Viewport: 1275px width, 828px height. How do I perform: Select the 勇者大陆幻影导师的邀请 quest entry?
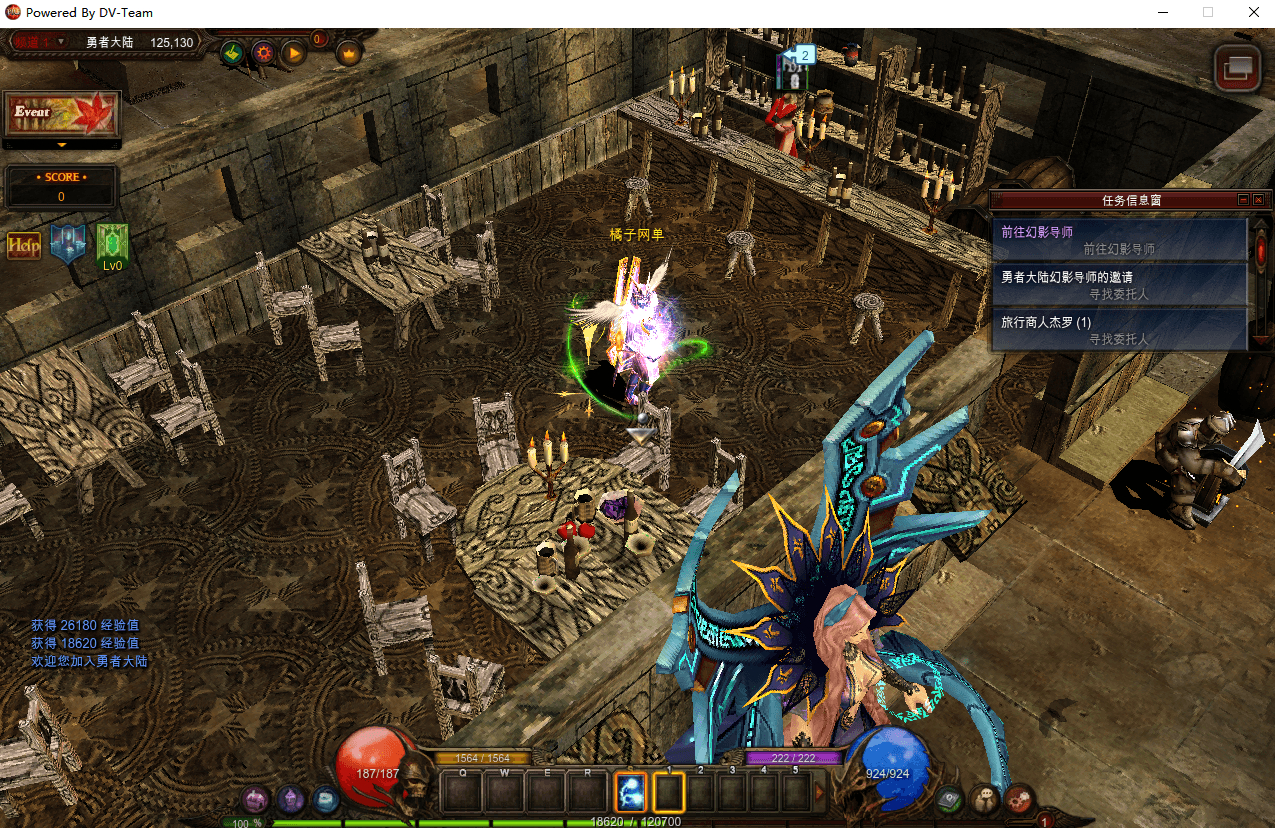pyautogui.click(x=1118, y=285)
